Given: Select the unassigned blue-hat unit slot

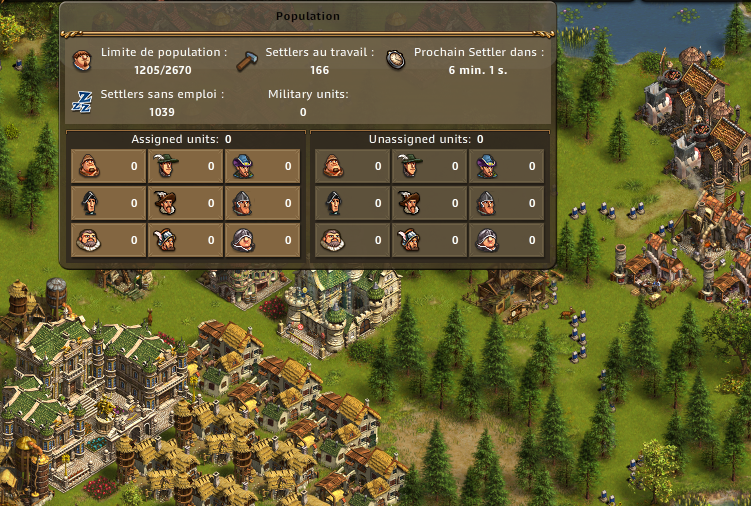Looking at the screenshot, I should 506,166.
